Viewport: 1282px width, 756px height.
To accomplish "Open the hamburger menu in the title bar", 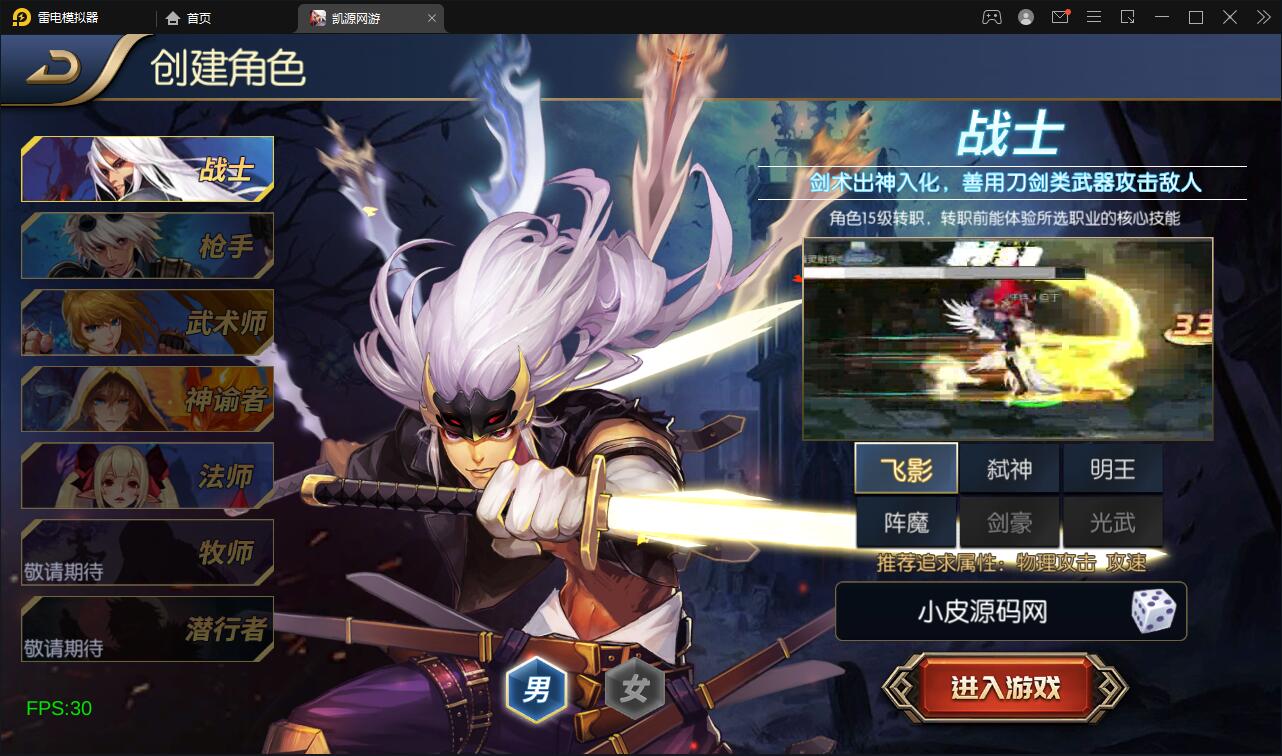I will (1094, 17).
